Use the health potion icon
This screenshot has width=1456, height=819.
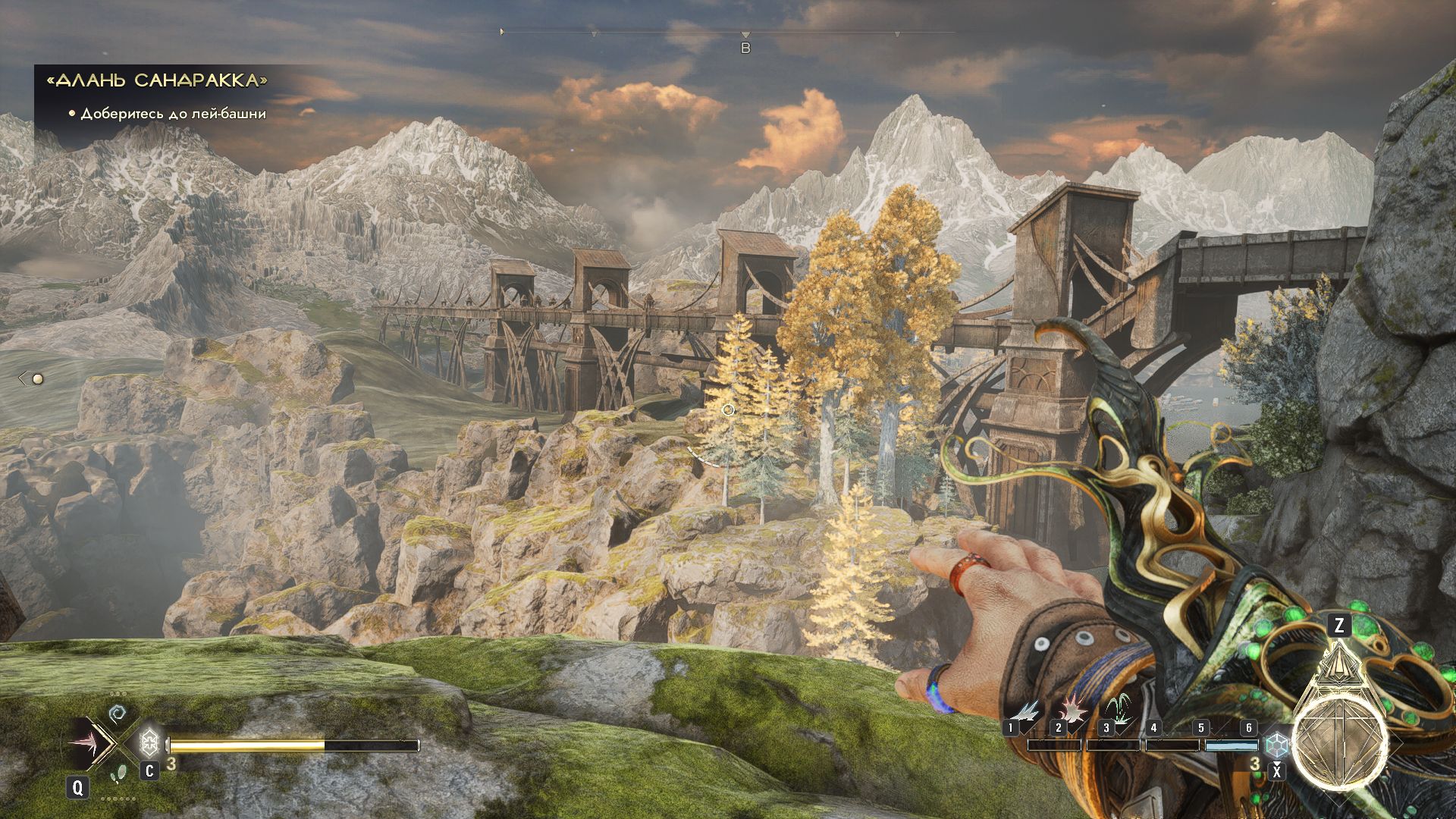(x=149, y=741)
